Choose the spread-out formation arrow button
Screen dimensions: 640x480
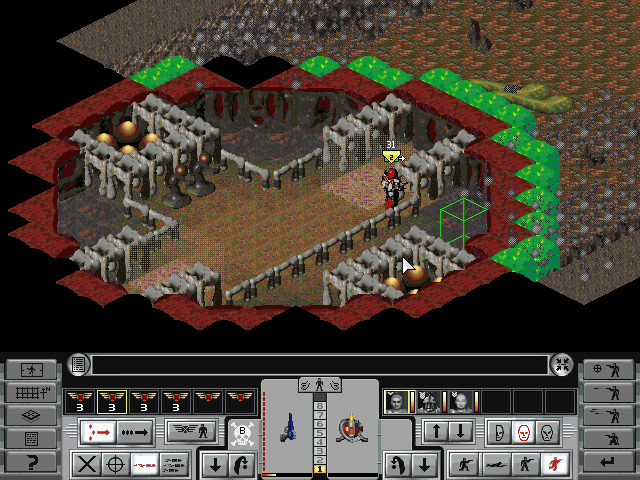100,432
